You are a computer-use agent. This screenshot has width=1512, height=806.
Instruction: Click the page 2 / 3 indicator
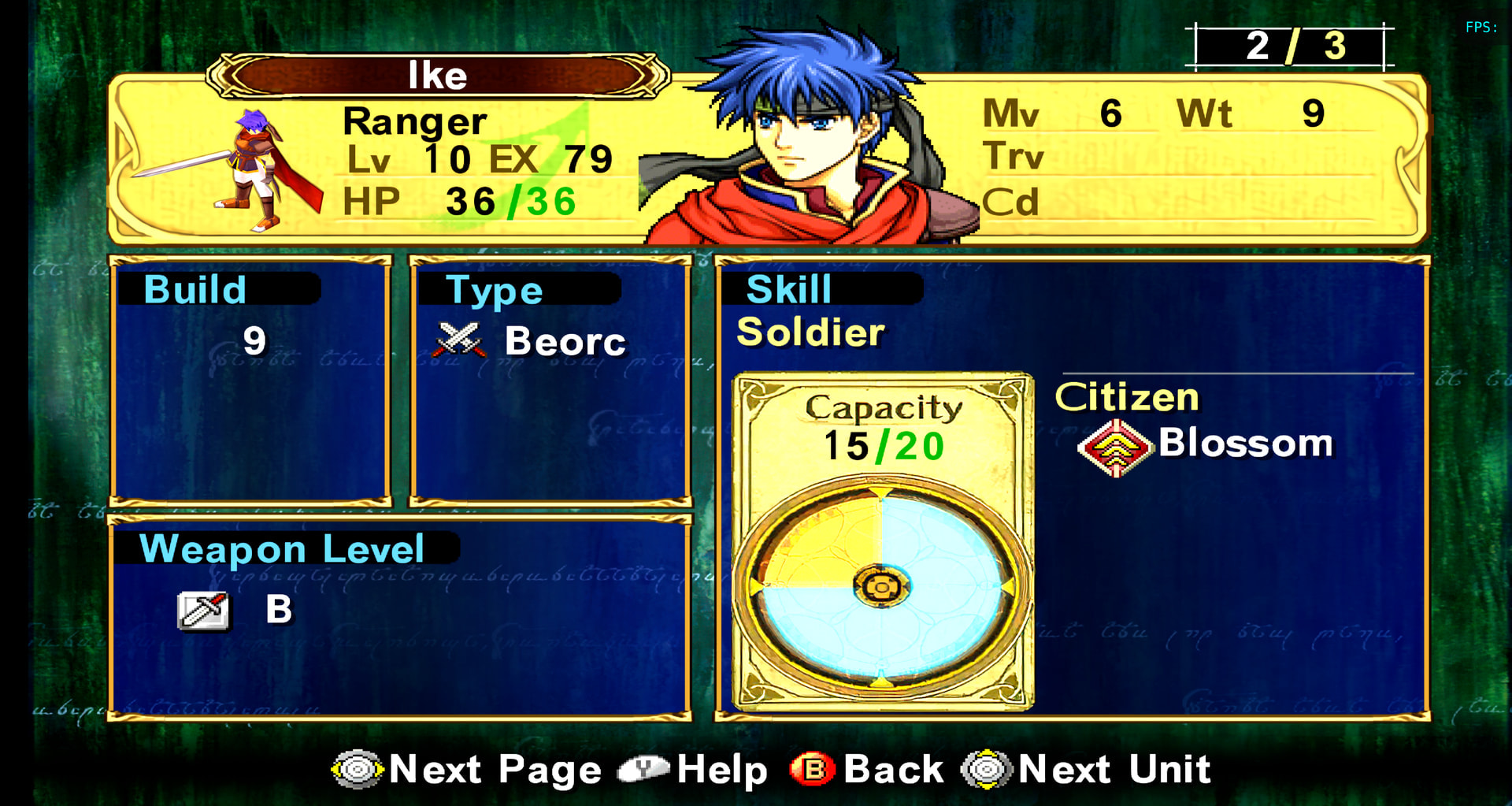coord(1291,46)
